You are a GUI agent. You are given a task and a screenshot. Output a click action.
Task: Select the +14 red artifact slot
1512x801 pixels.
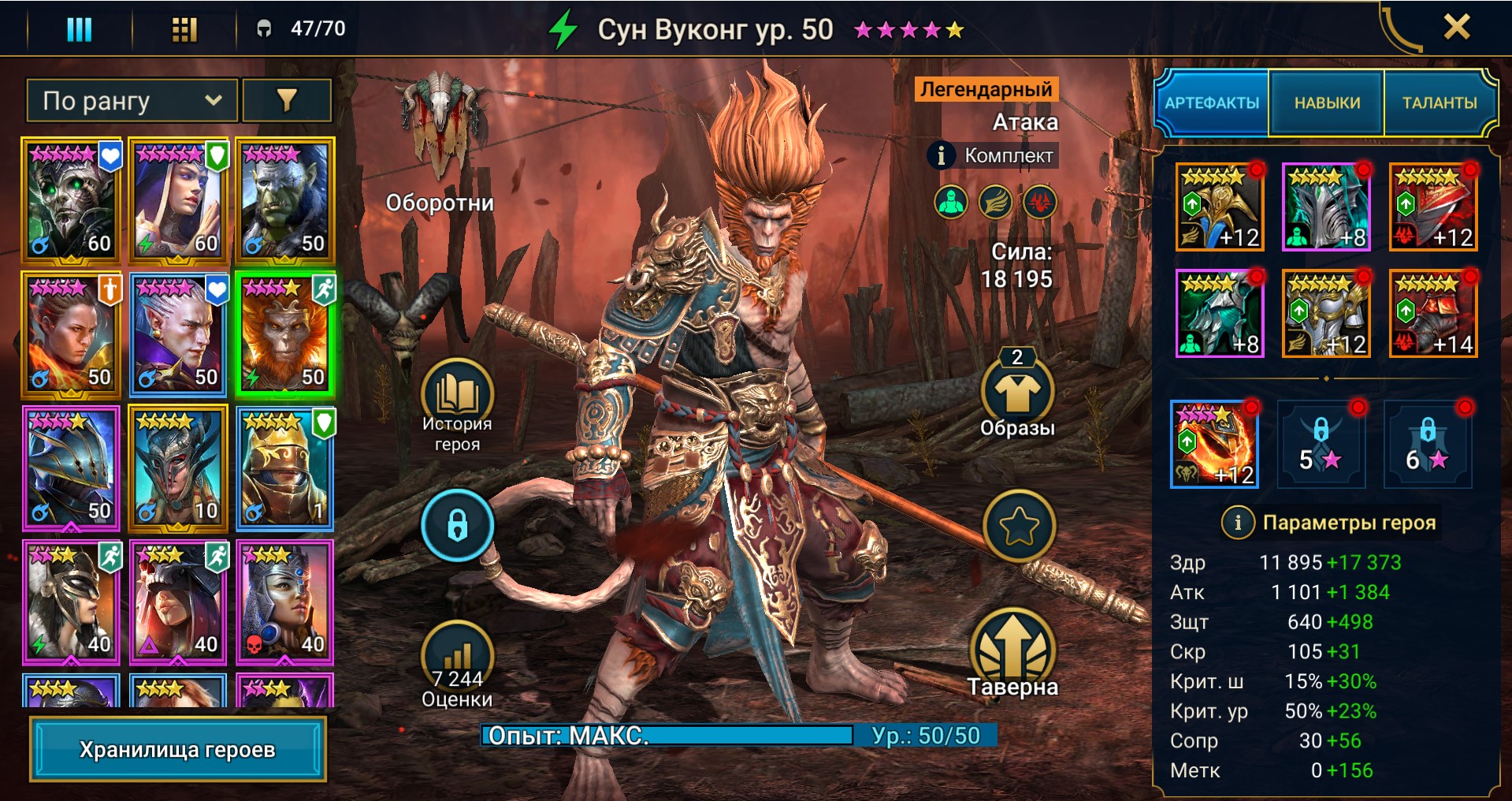click(x=1433, y=314)
